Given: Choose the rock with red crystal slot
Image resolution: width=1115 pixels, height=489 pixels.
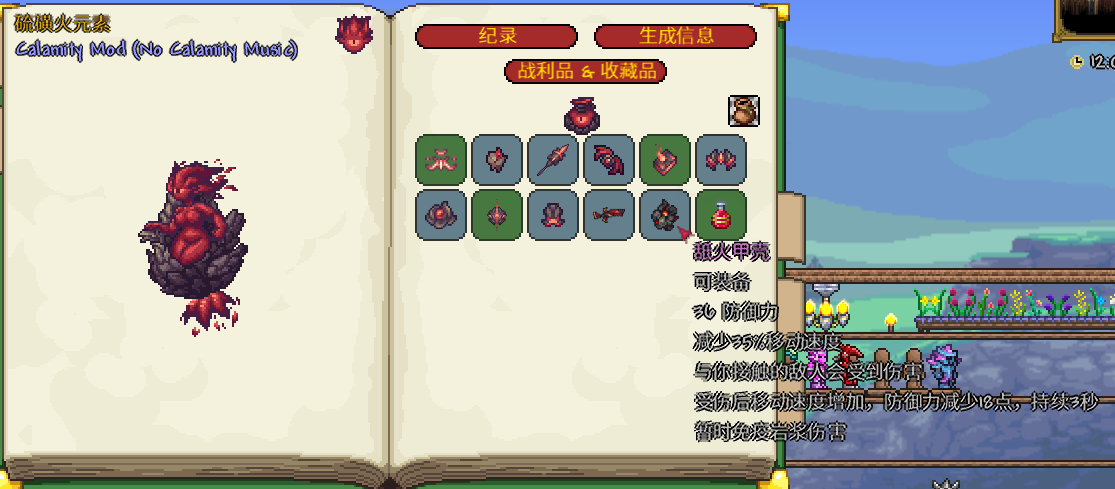Looking at the screenshot, I should pos(497,160).
